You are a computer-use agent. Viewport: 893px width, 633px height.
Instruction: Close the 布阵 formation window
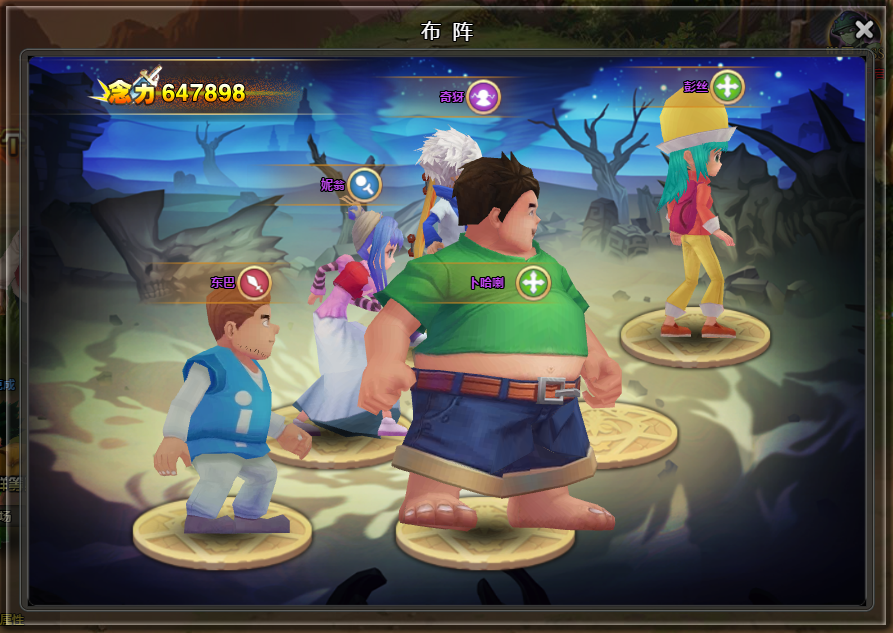(x=864, y=30)
